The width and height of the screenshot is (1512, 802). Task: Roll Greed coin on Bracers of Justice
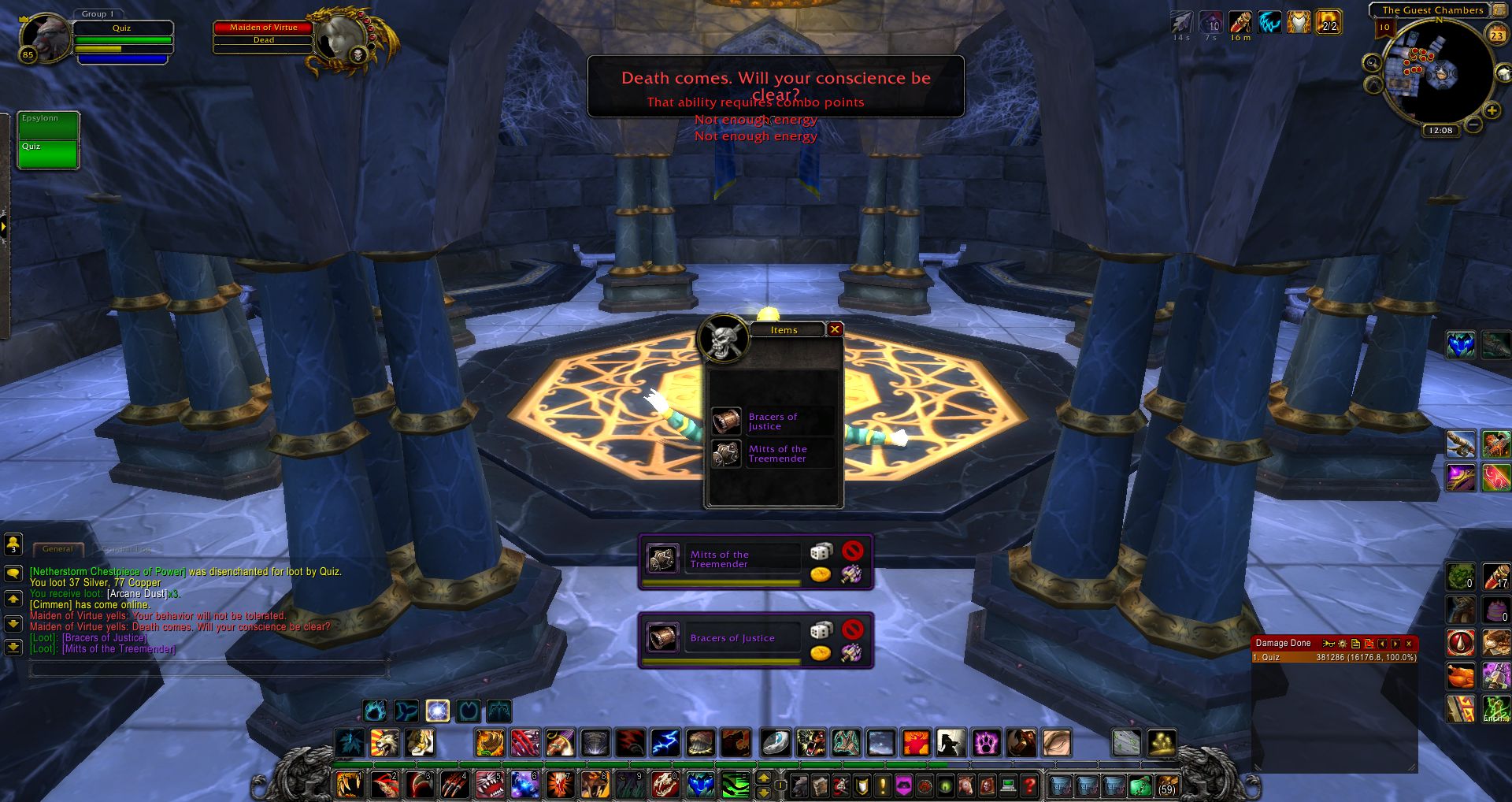[x=821, y=653]
